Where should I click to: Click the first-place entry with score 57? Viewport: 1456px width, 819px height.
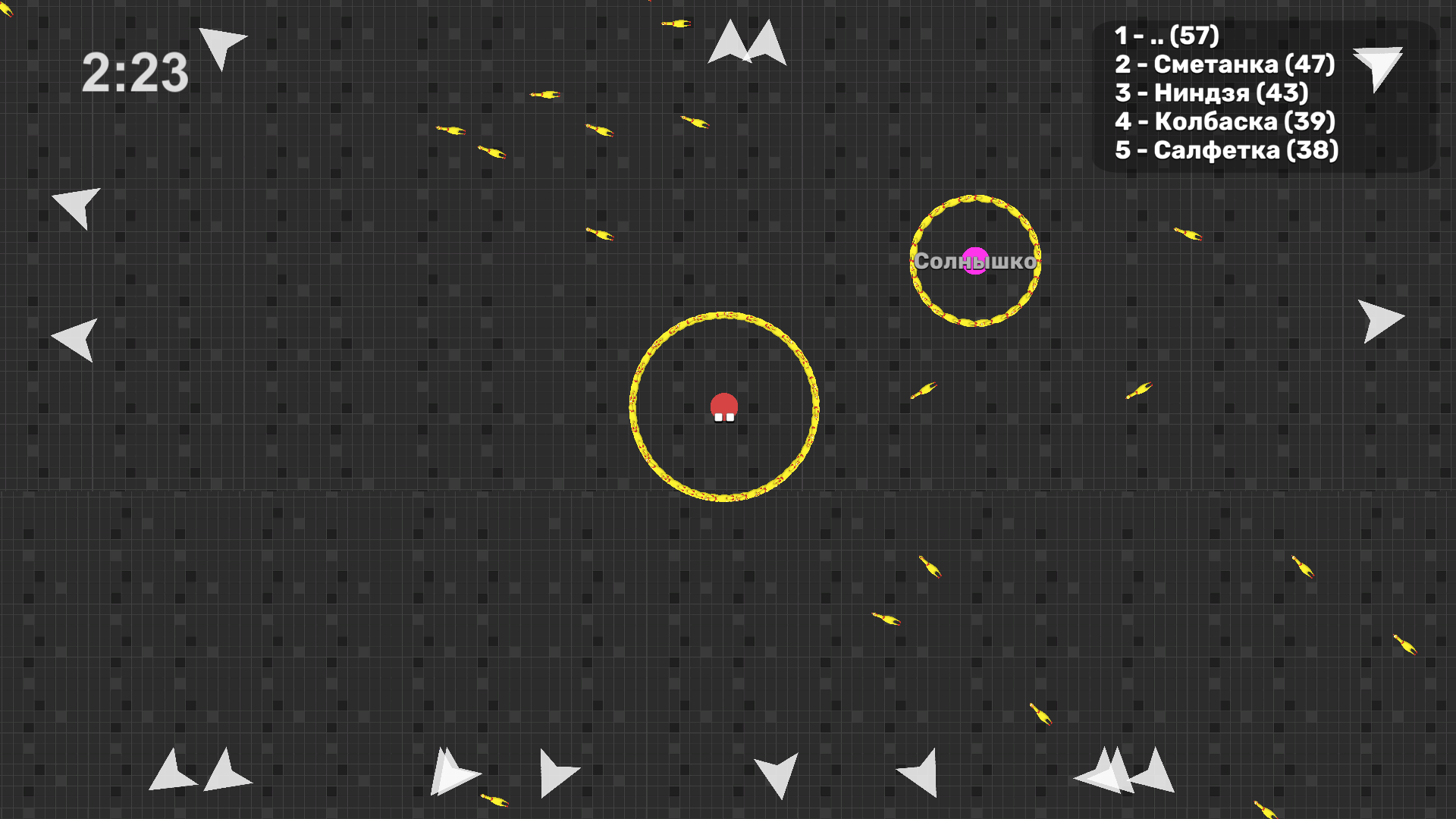(1167, 35)
